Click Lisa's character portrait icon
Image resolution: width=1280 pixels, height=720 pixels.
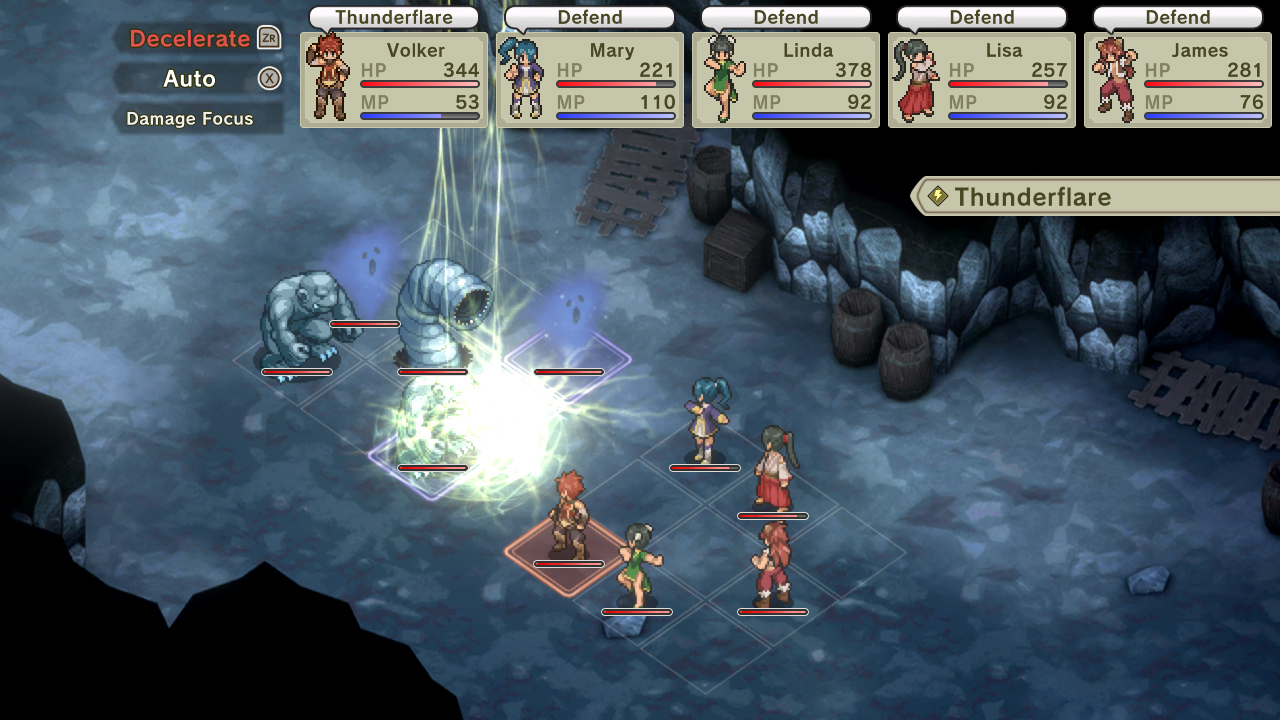pos(916,80)
